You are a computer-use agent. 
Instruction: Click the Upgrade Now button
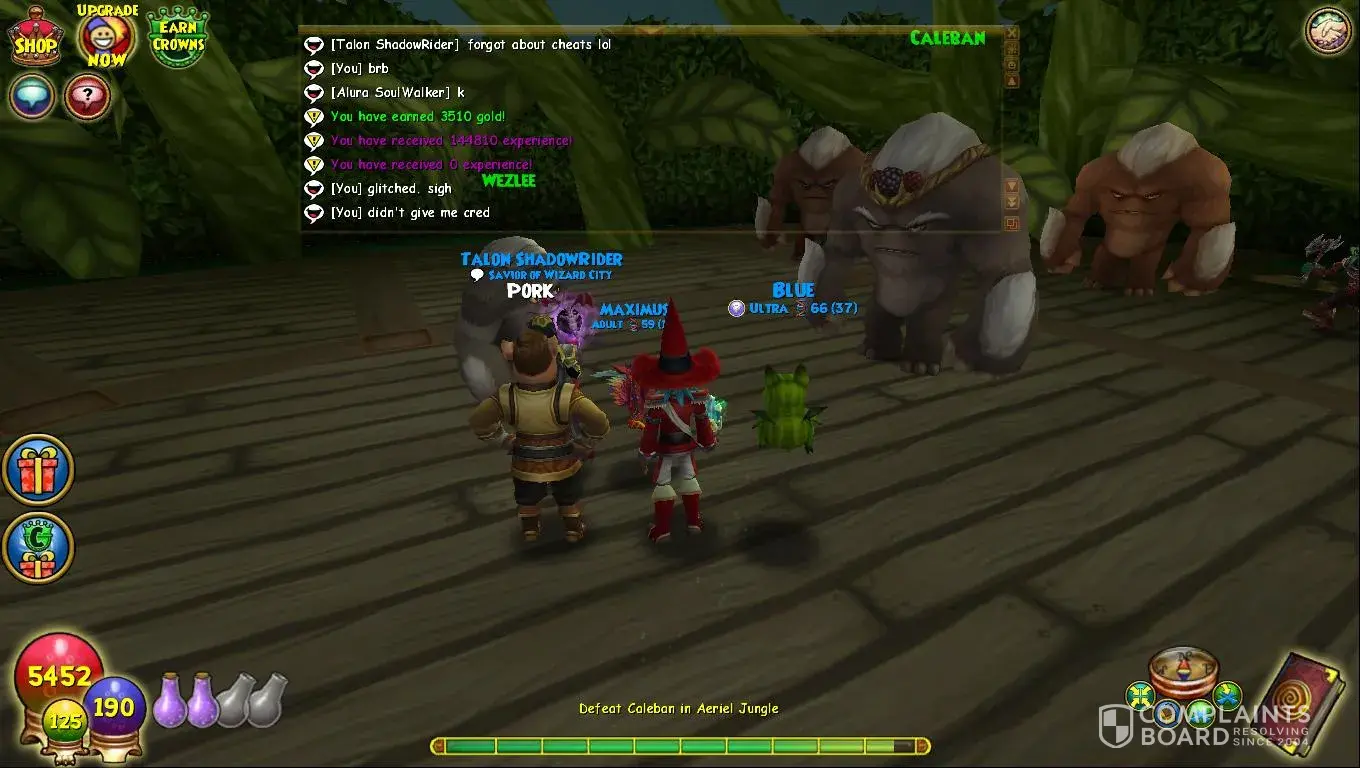point(105,38)
